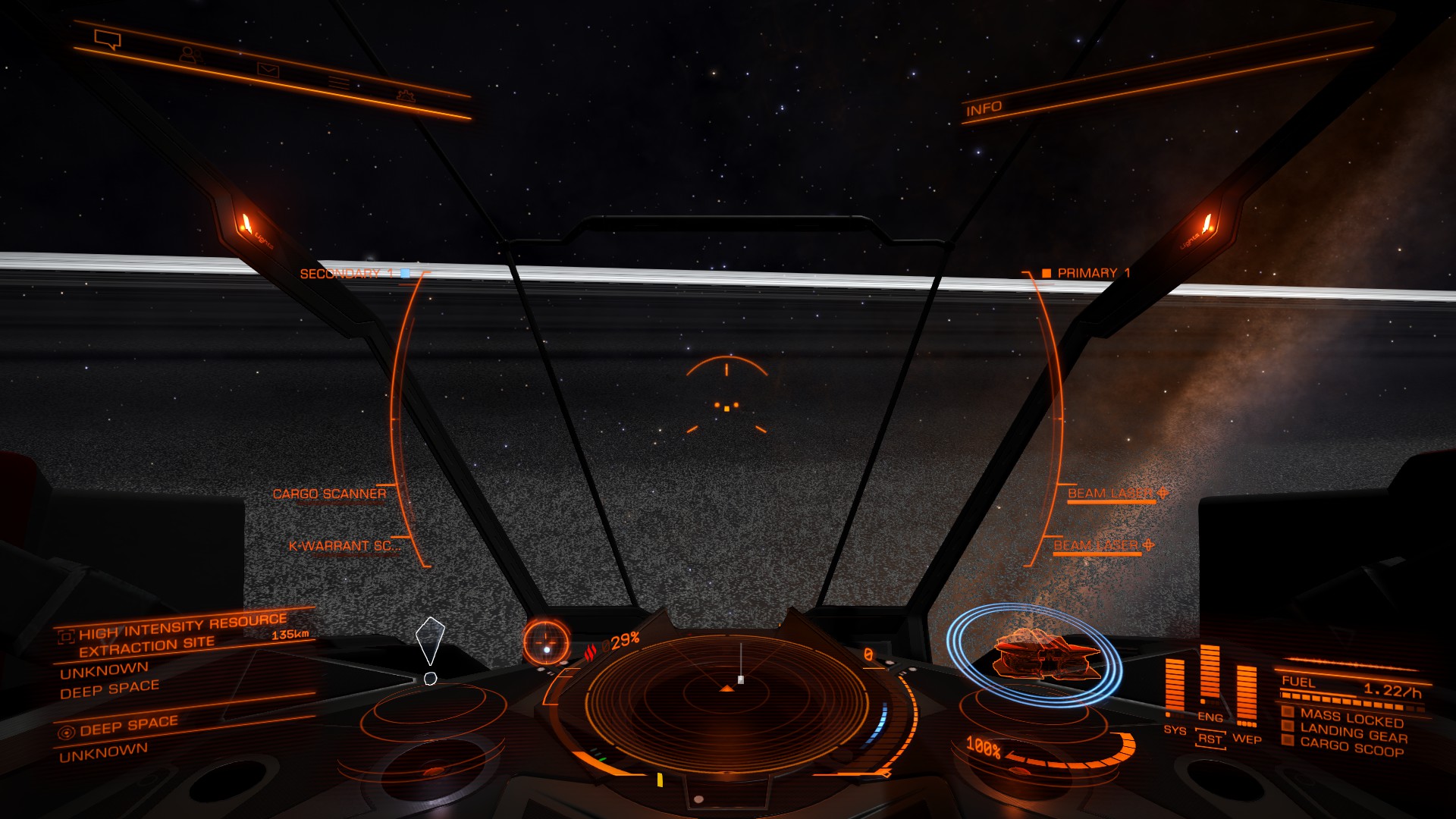Divert power to ENG
This screenshot has height=819, width=1456.
1210,717
